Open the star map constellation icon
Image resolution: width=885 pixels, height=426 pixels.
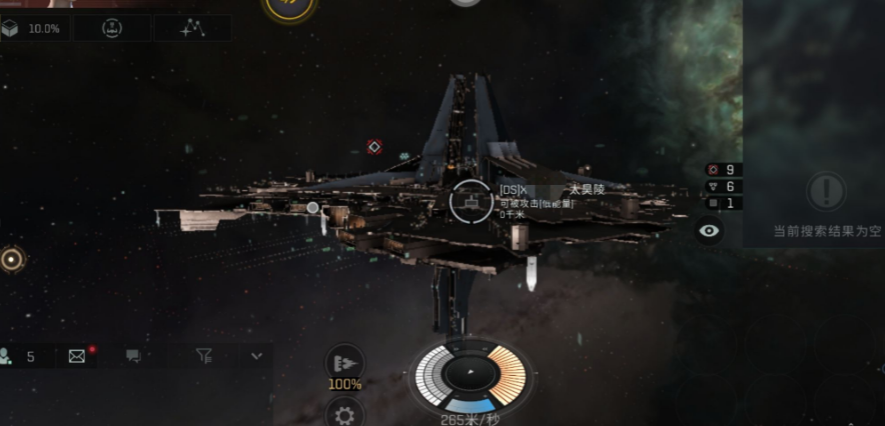pyautogui.click(x=192, y=28)
